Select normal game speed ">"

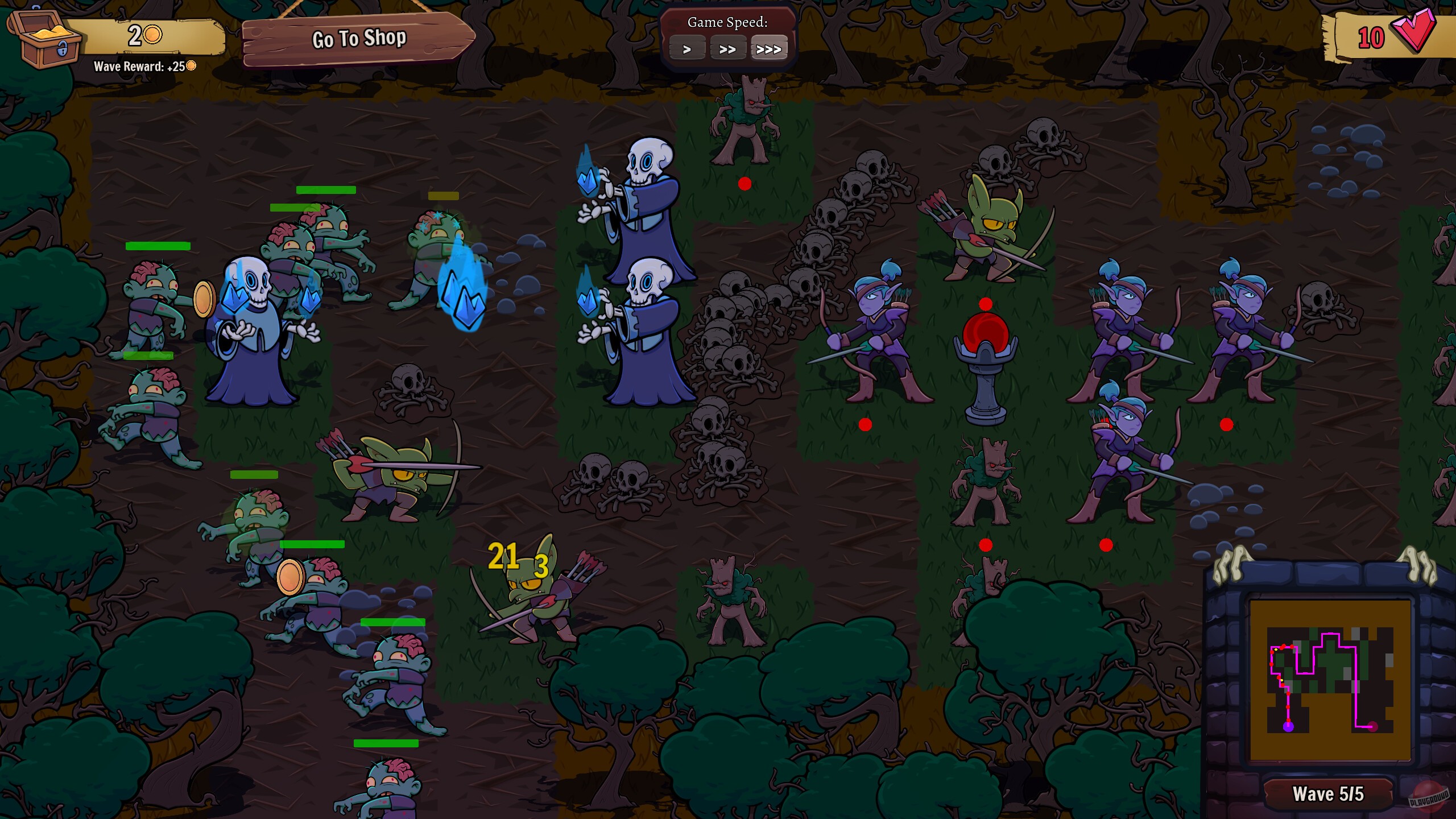click(688, 48)
